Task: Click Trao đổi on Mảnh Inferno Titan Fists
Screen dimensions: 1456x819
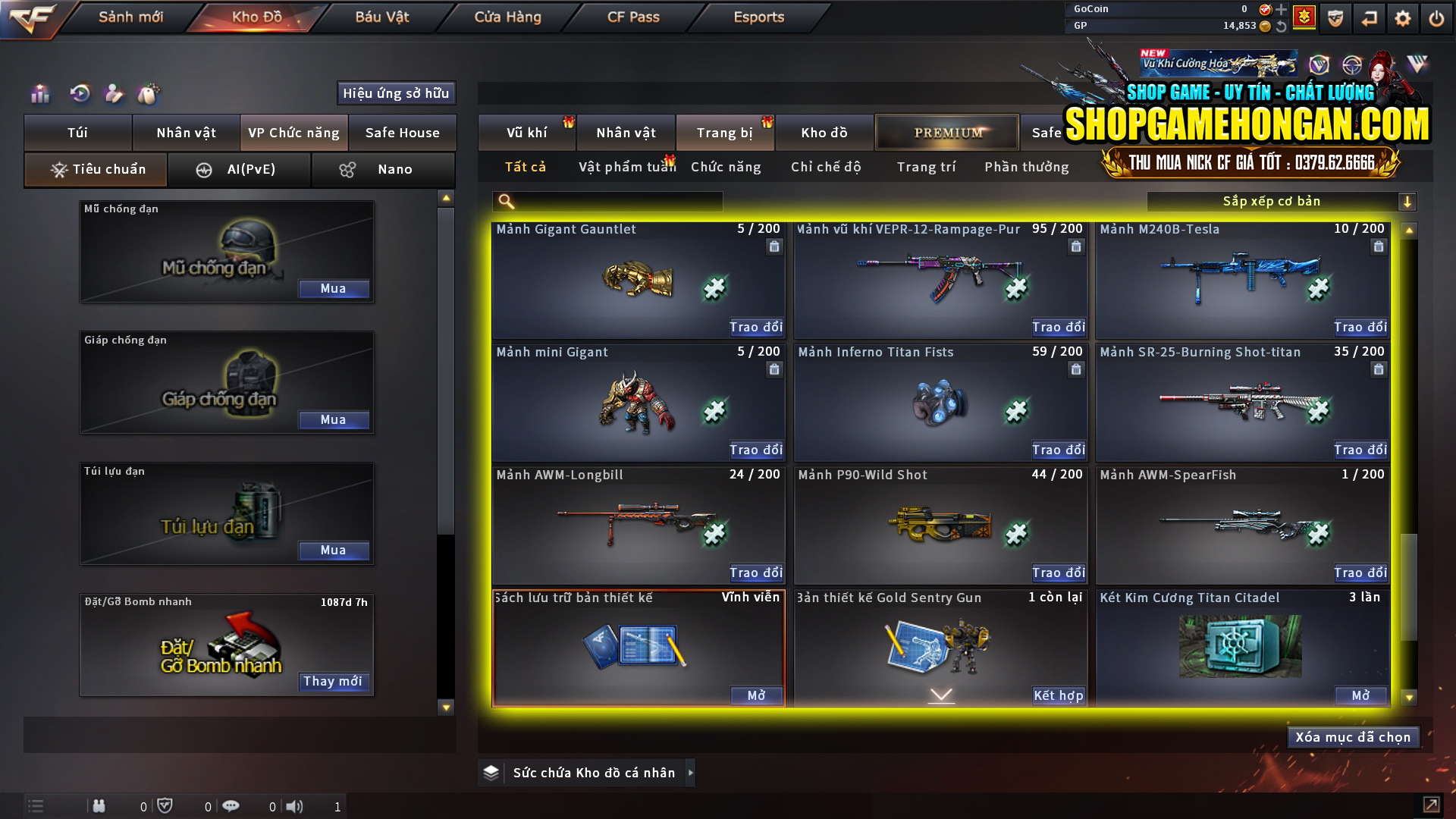Action: coord(1059,450)
